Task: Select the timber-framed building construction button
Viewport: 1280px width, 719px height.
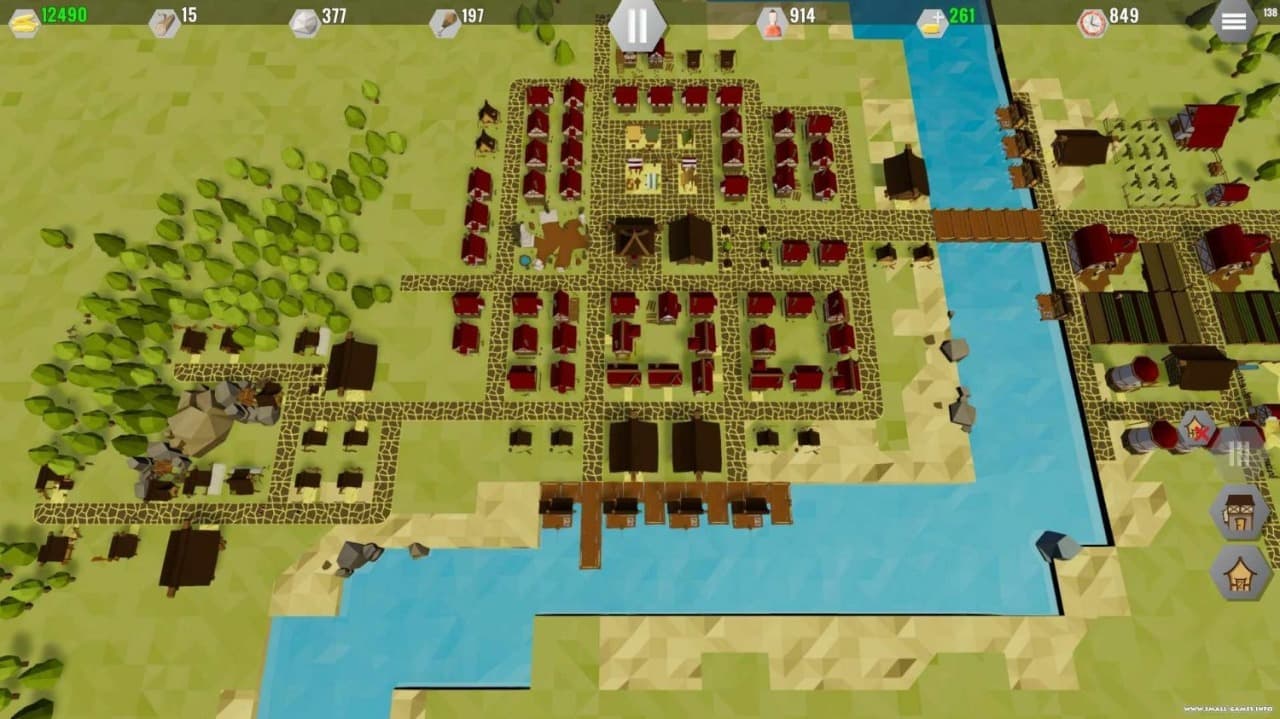Action: click(1240, 510)
